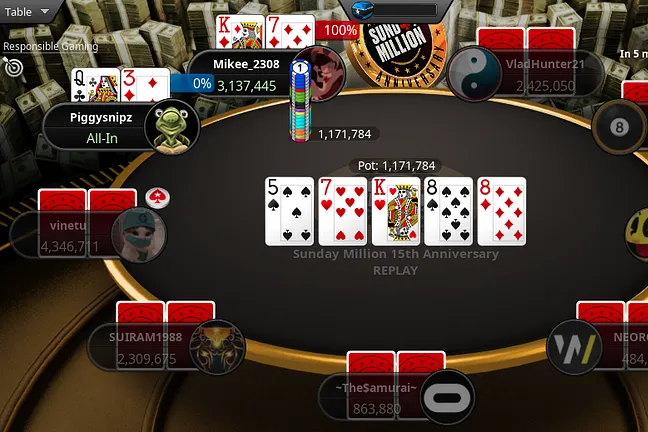Click the 8-ball player avatar
The width and height of the screenshot is (648, 432).
pos(619,127)
